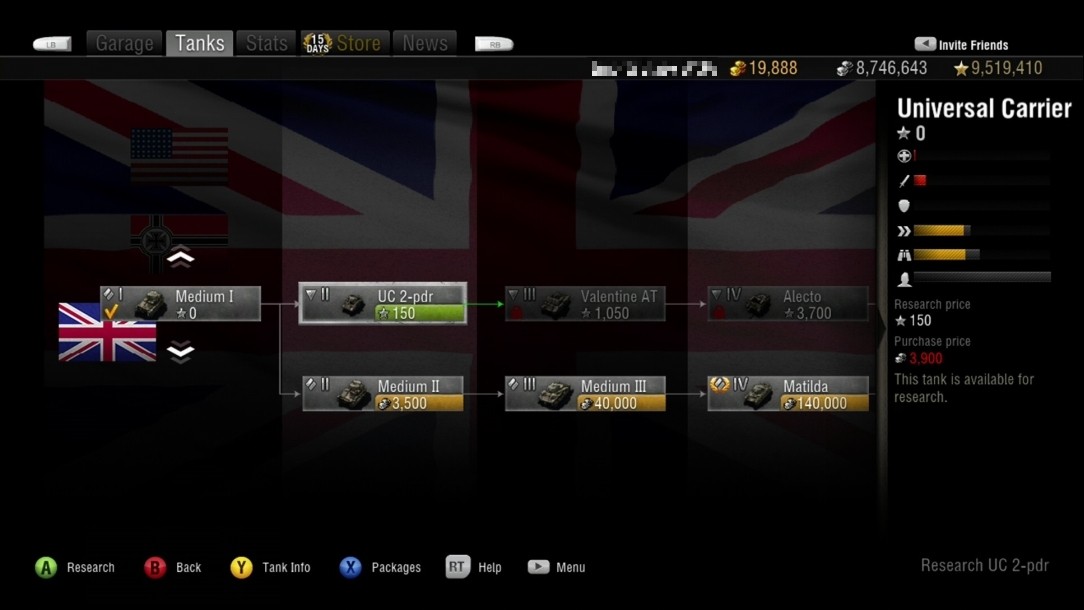
Task: Open the News tab
Action: pos(425,43)
